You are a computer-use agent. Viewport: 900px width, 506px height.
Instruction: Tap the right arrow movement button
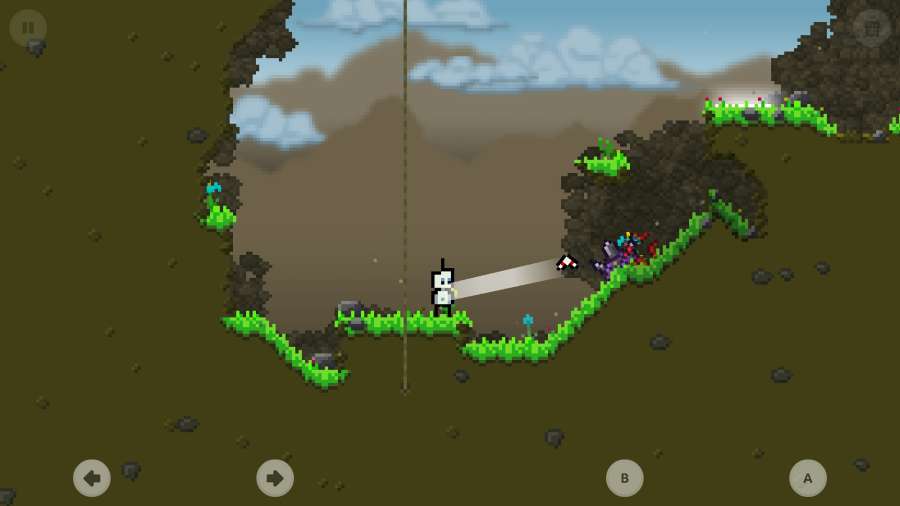tap(275, 478)
